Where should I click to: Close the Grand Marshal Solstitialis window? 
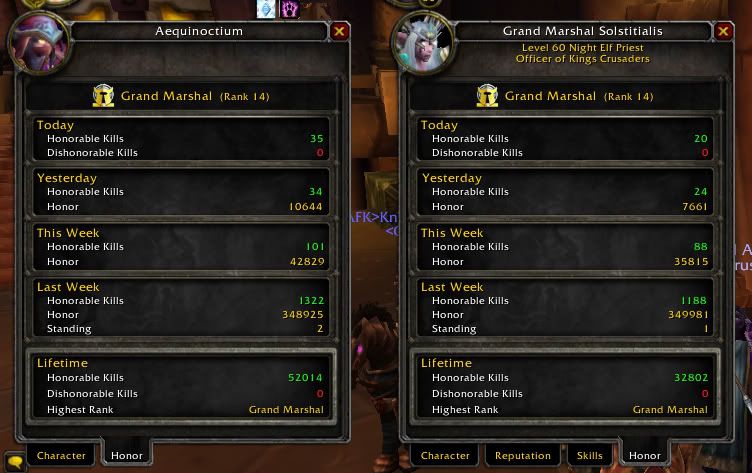[x=723, y=32]
